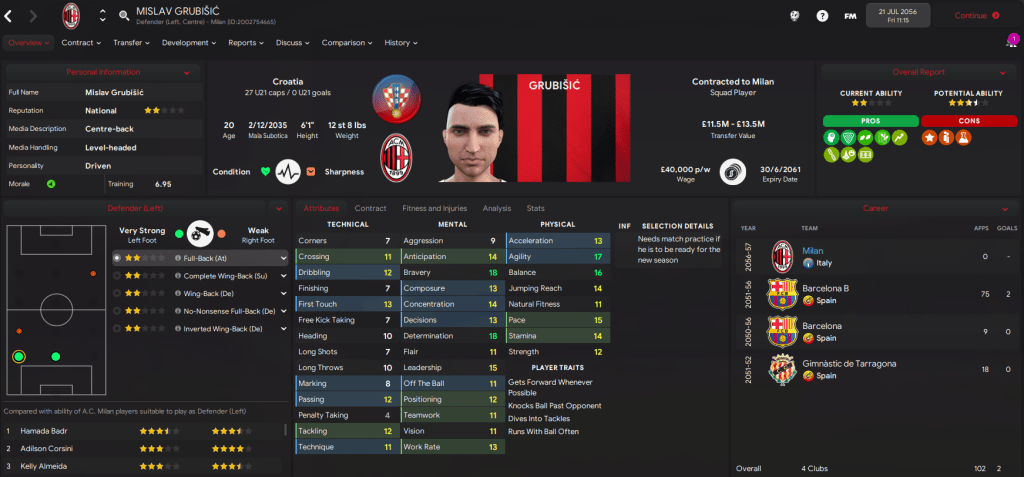
Task: Open the Transfer menu
Action: [x=131, y=43]
